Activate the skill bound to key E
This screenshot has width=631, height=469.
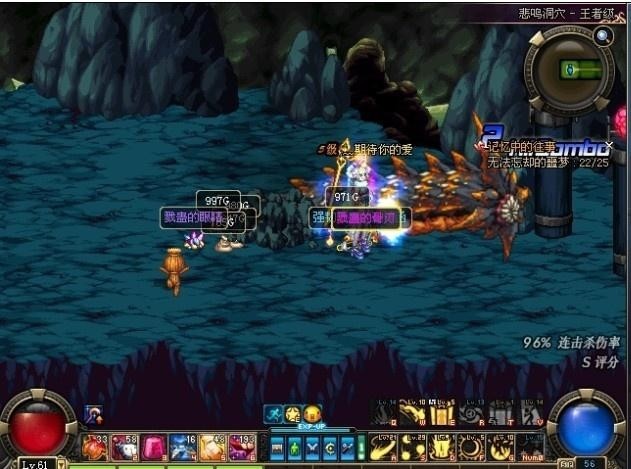click(441, 414)
